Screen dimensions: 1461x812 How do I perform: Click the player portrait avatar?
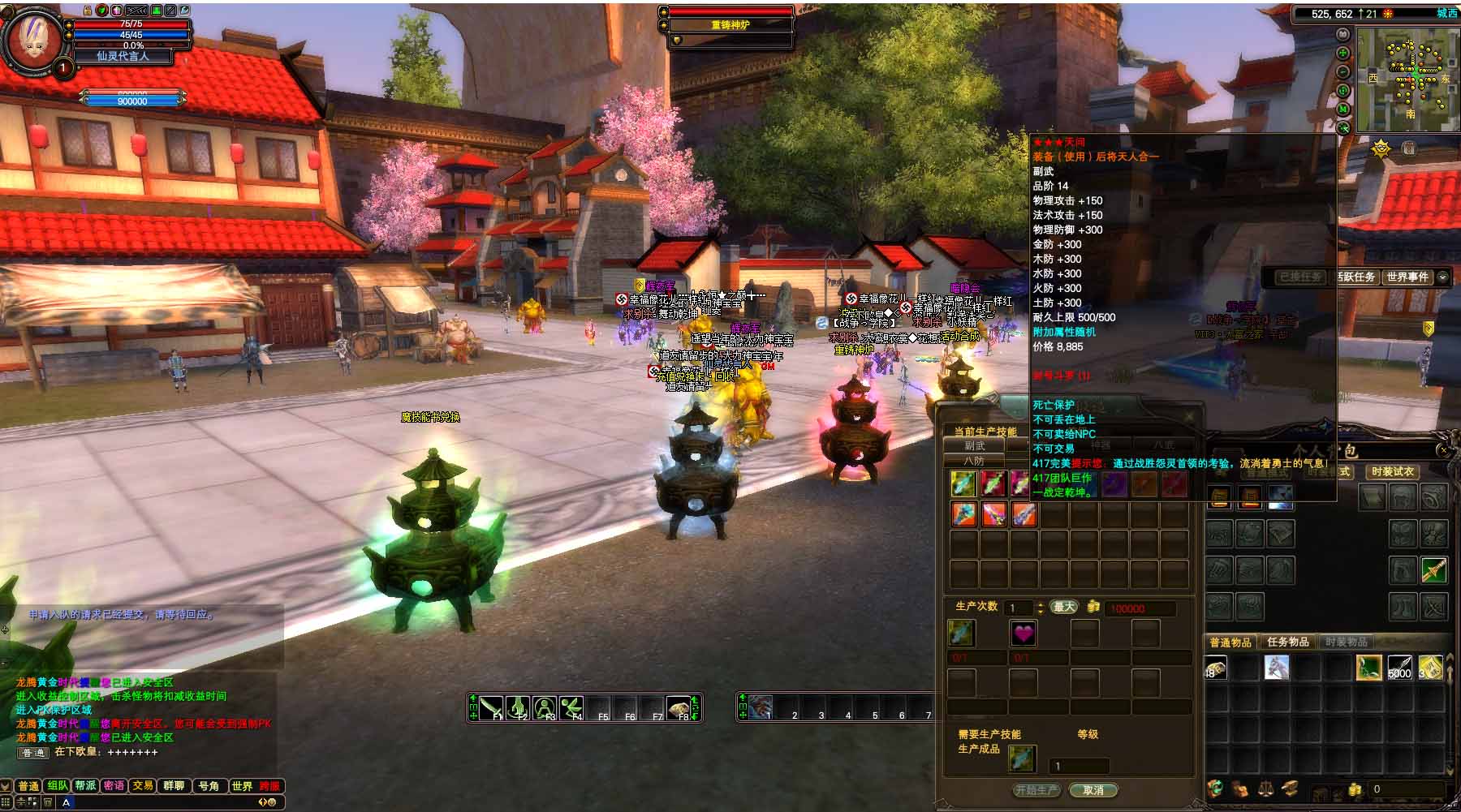[x=33, y=41]
